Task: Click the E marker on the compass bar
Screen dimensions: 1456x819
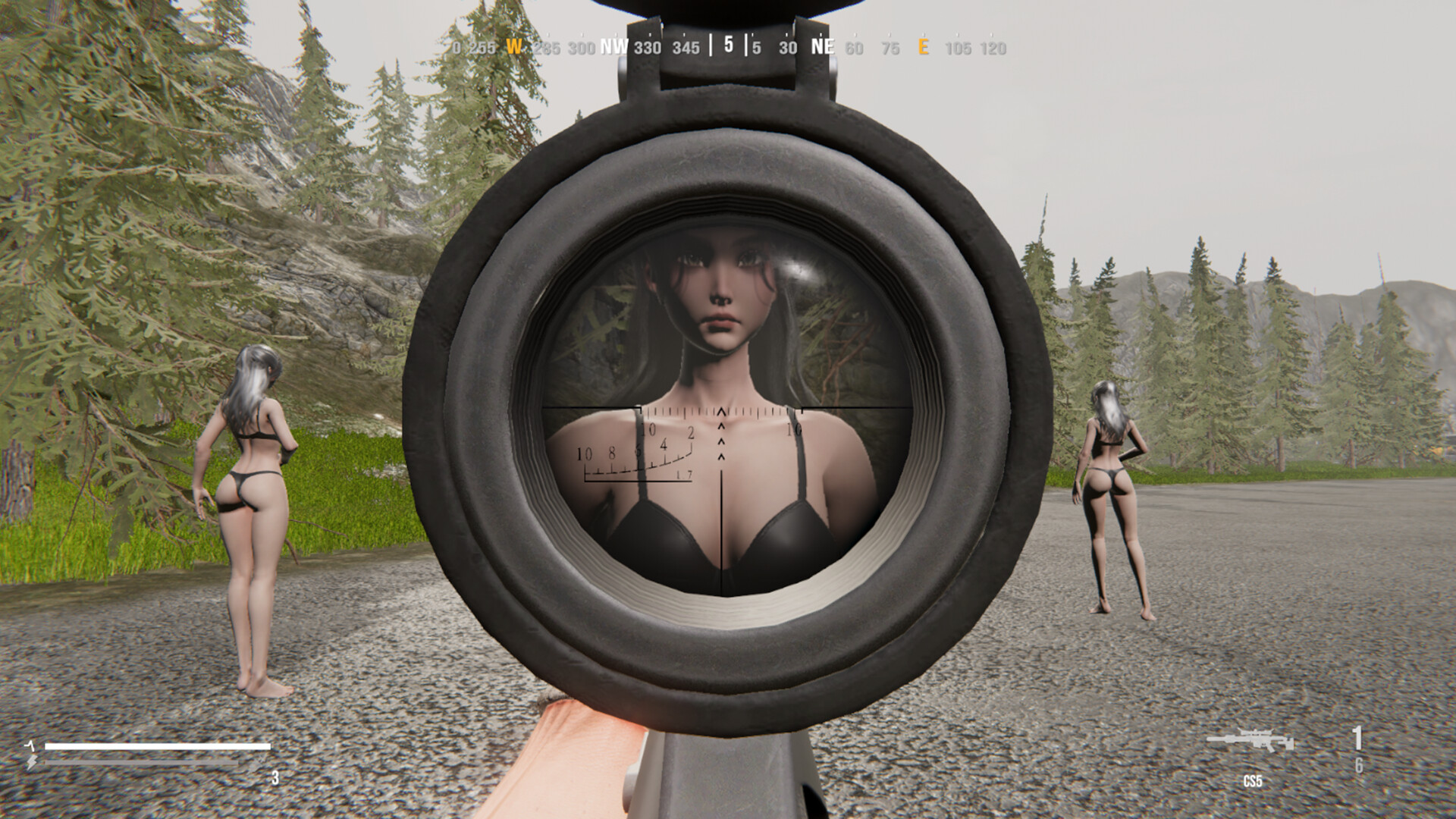Action: tap(924, 47)
